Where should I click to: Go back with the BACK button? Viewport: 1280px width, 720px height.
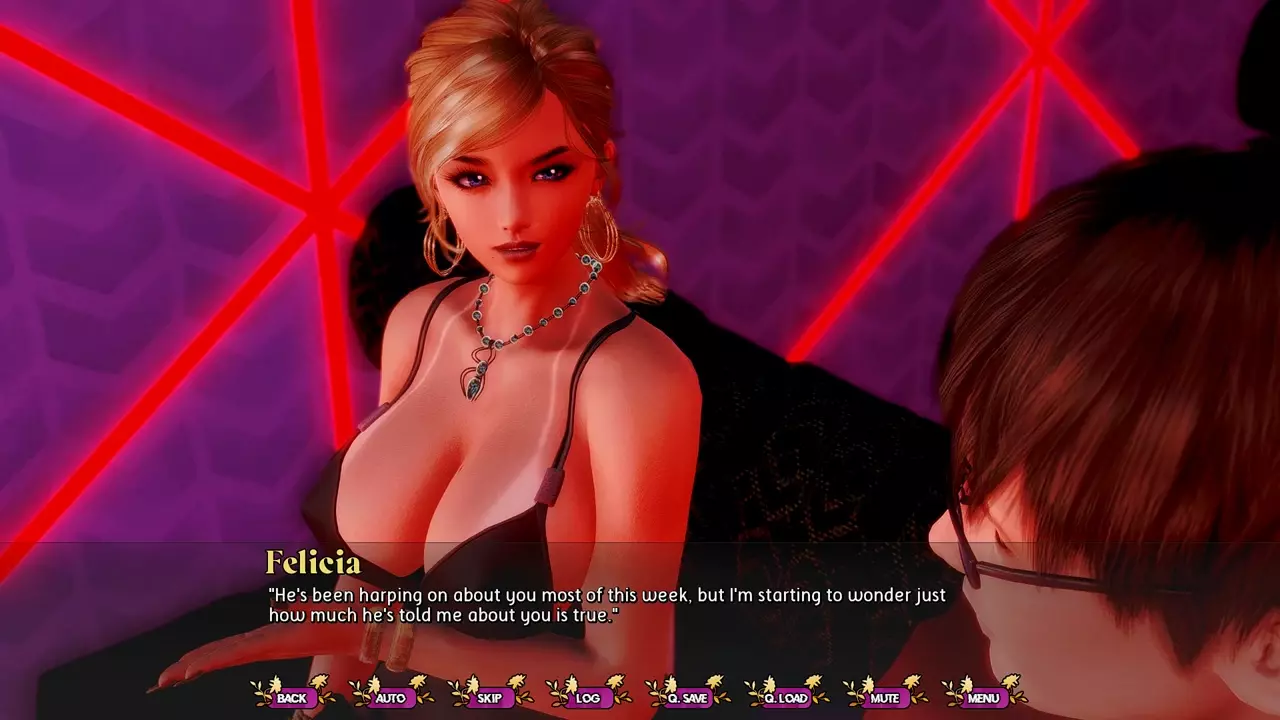(x=292, y=698)
